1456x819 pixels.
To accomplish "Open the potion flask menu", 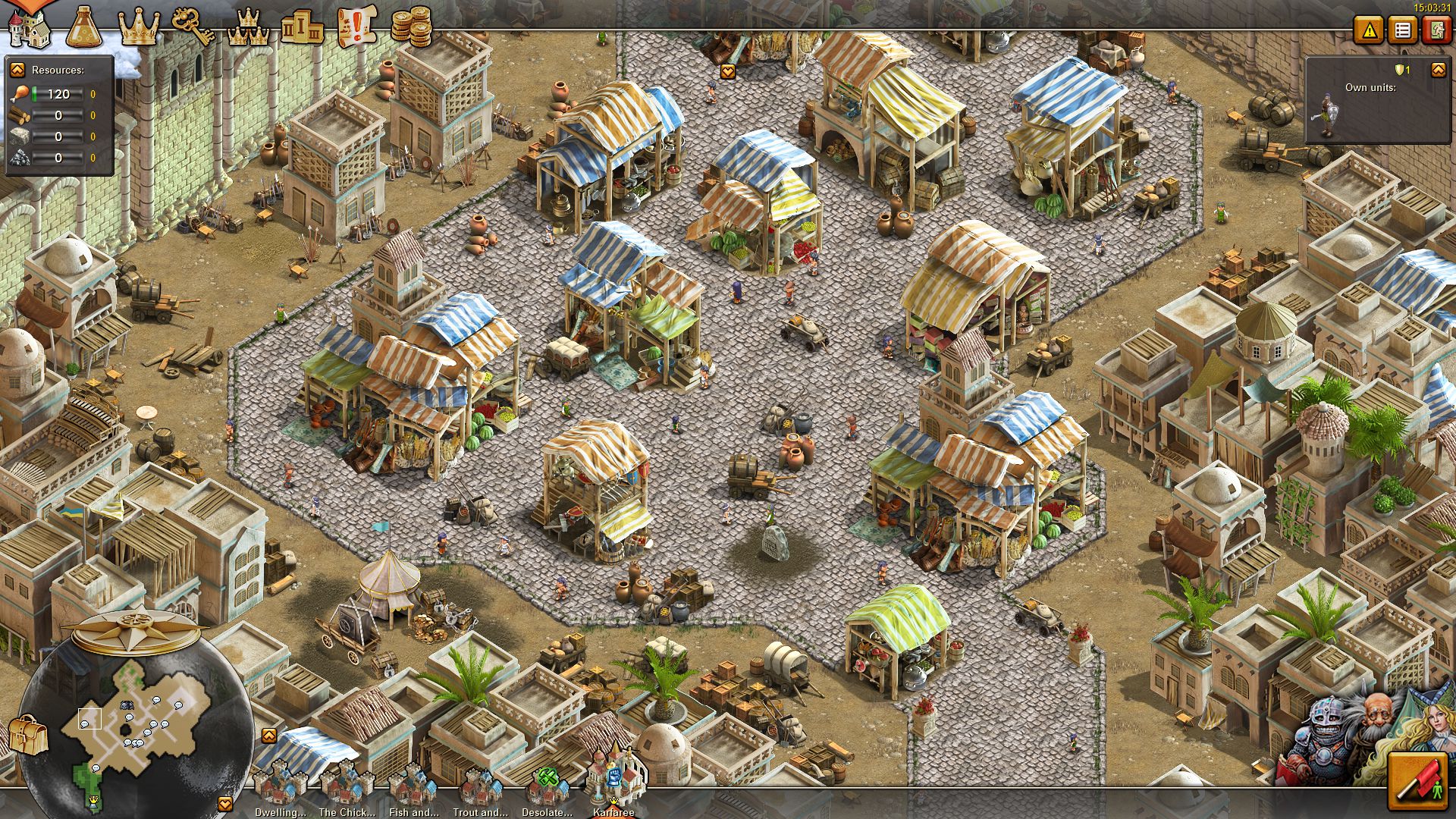I will point(83,27).
